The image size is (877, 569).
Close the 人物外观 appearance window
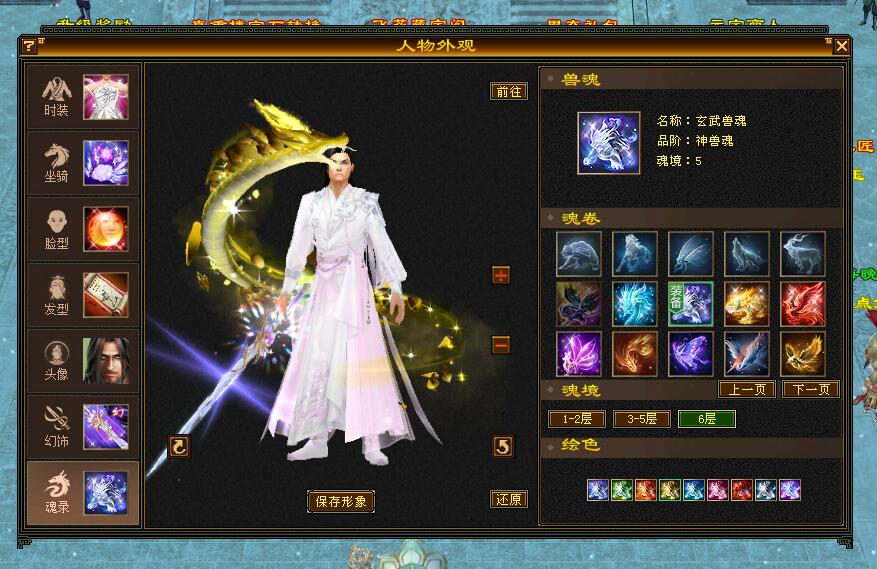pos(842,46)
